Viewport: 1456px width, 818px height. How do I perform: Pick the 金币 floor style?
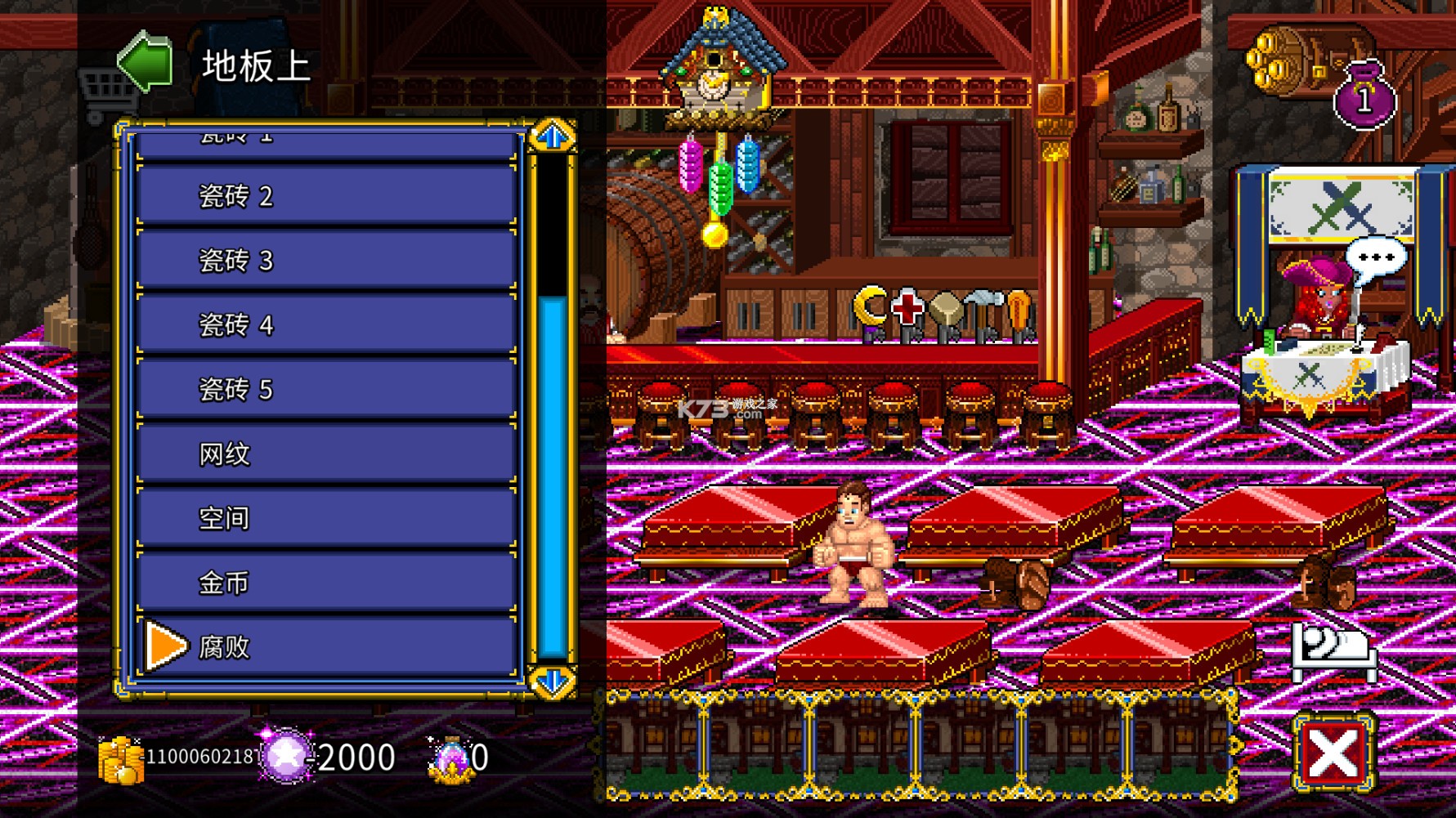coord(327,583)
